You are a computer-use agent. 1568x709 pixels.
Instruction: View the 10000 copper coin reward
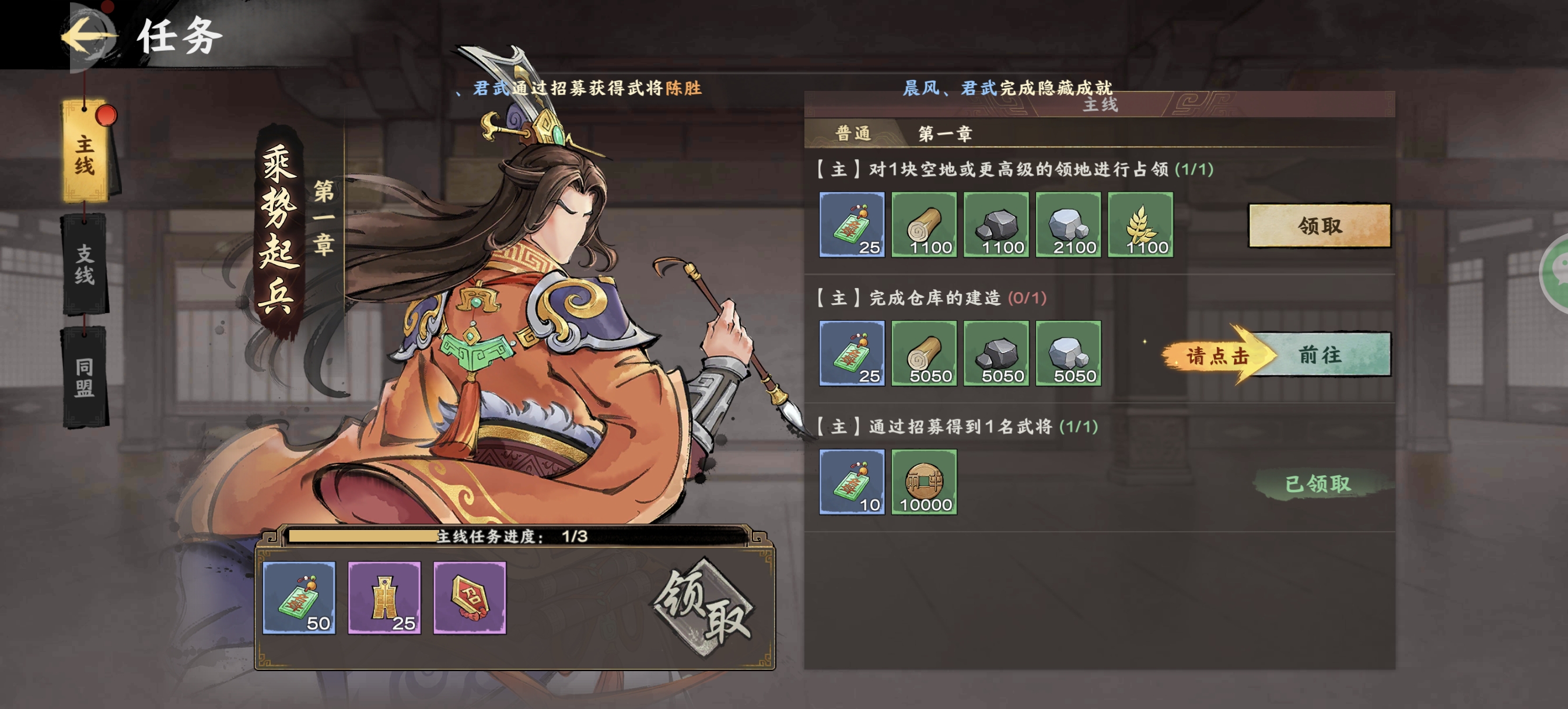click(x=923, y=482)
